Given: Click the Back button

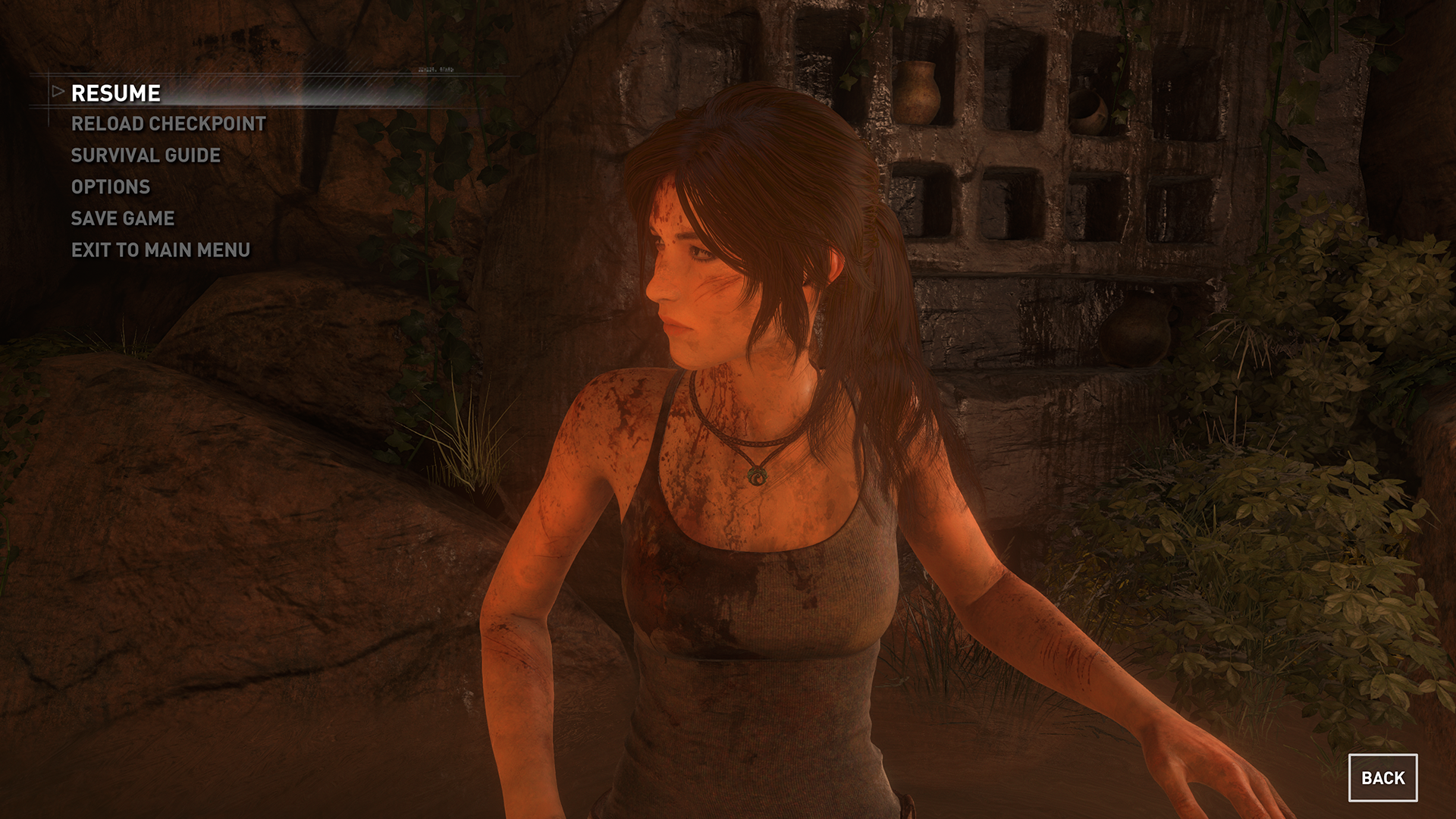Looking at the screenshot, I should click(1382, 778).
